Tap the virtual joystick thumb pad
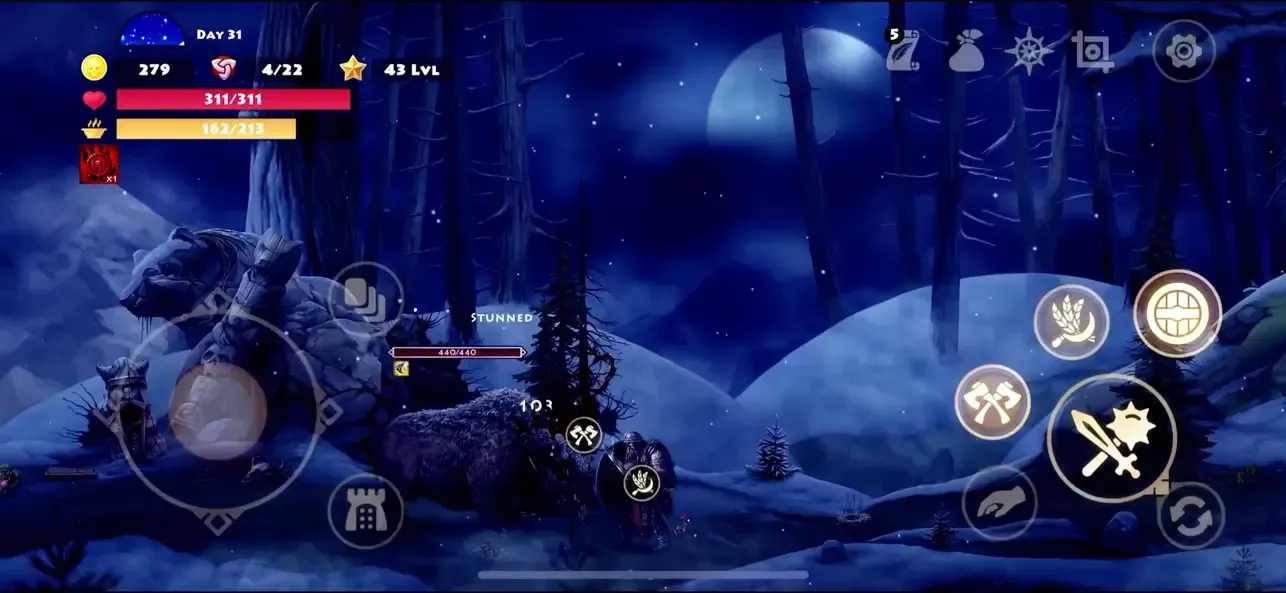1286x593 pixels. [217, 410]
